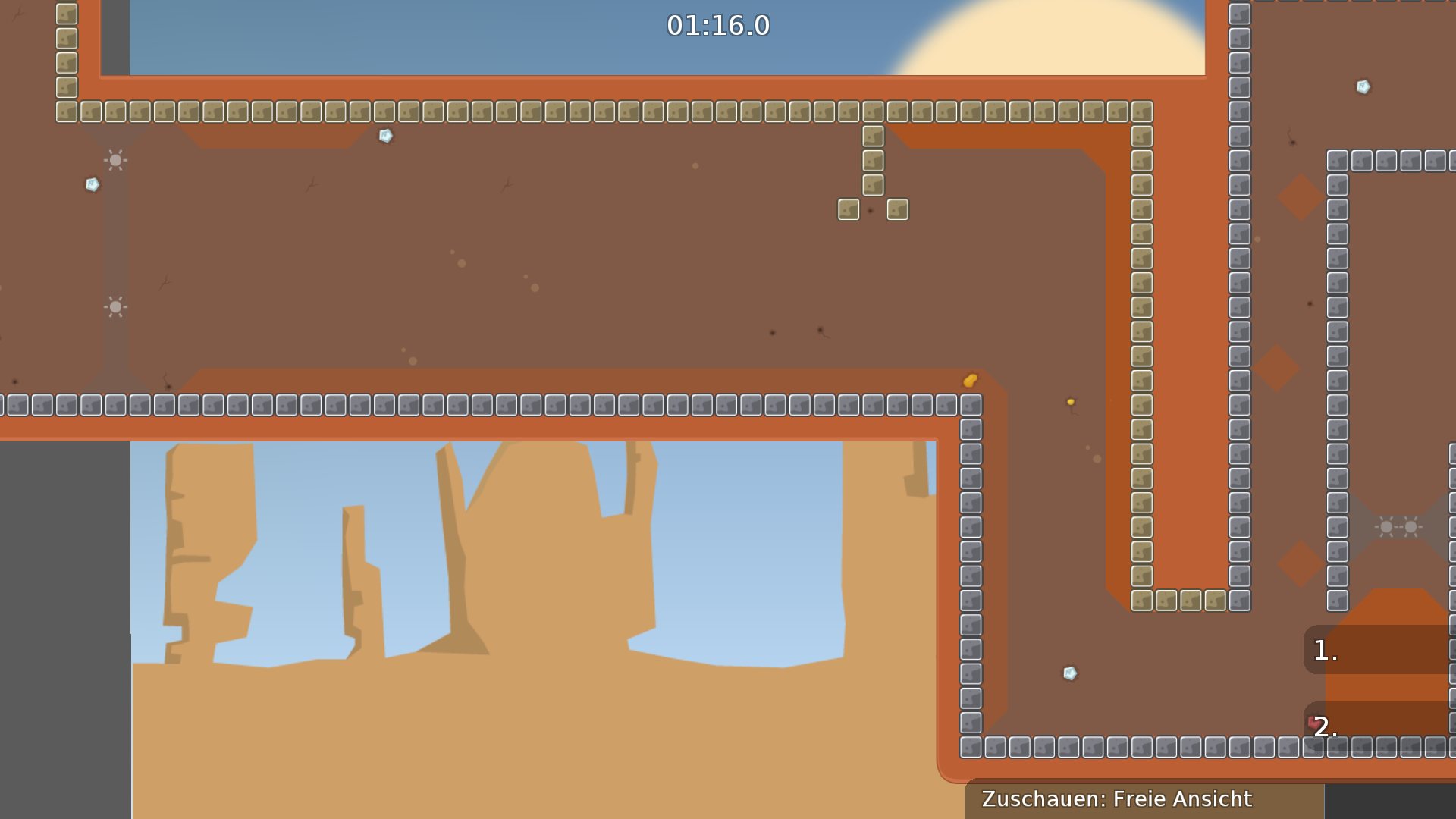This screenshot has width=1456, height=819.
Task: Click the lone sandy block below the hanging column
Action: (x=847, y=210)
